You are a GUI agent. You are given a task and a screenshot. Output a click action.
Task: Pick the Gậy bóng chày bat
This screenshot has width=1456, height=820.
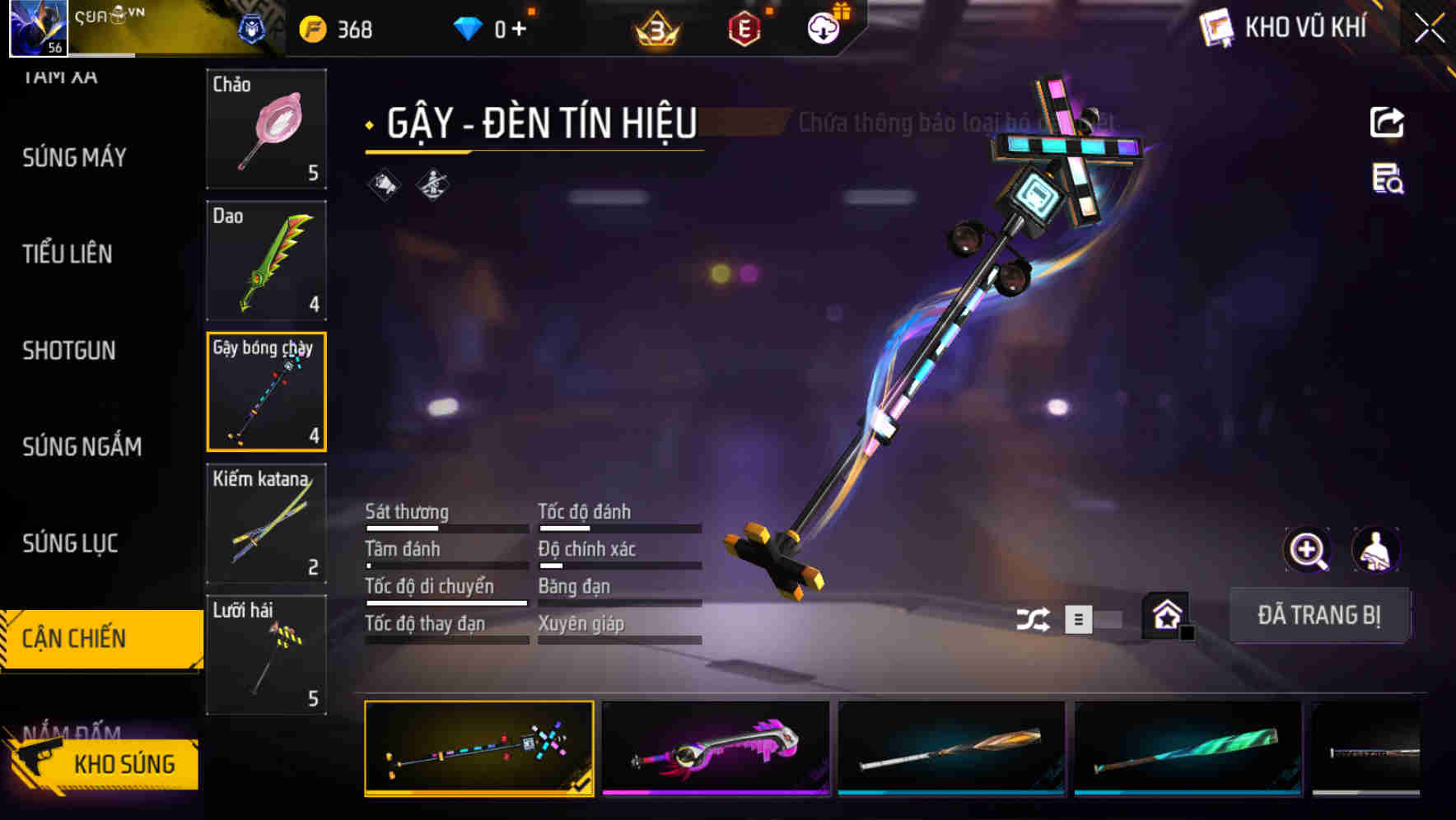(266, 392)
